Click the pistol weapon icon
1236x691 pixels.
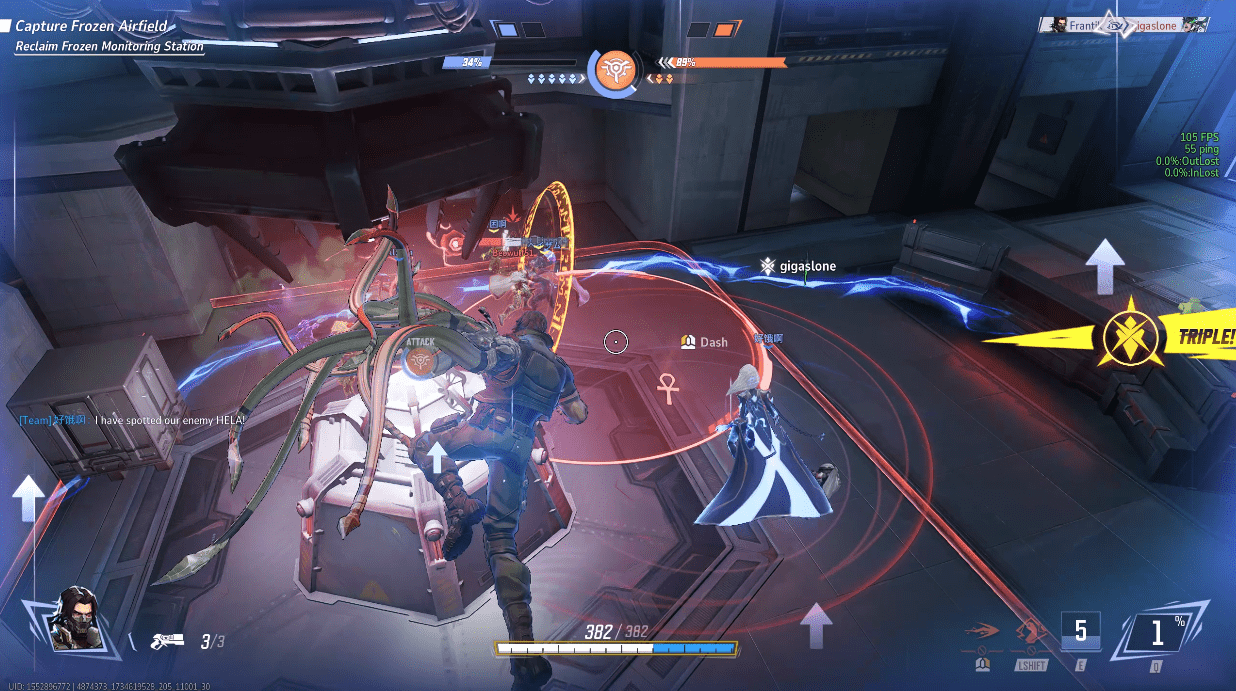click(x=166, y=641)
